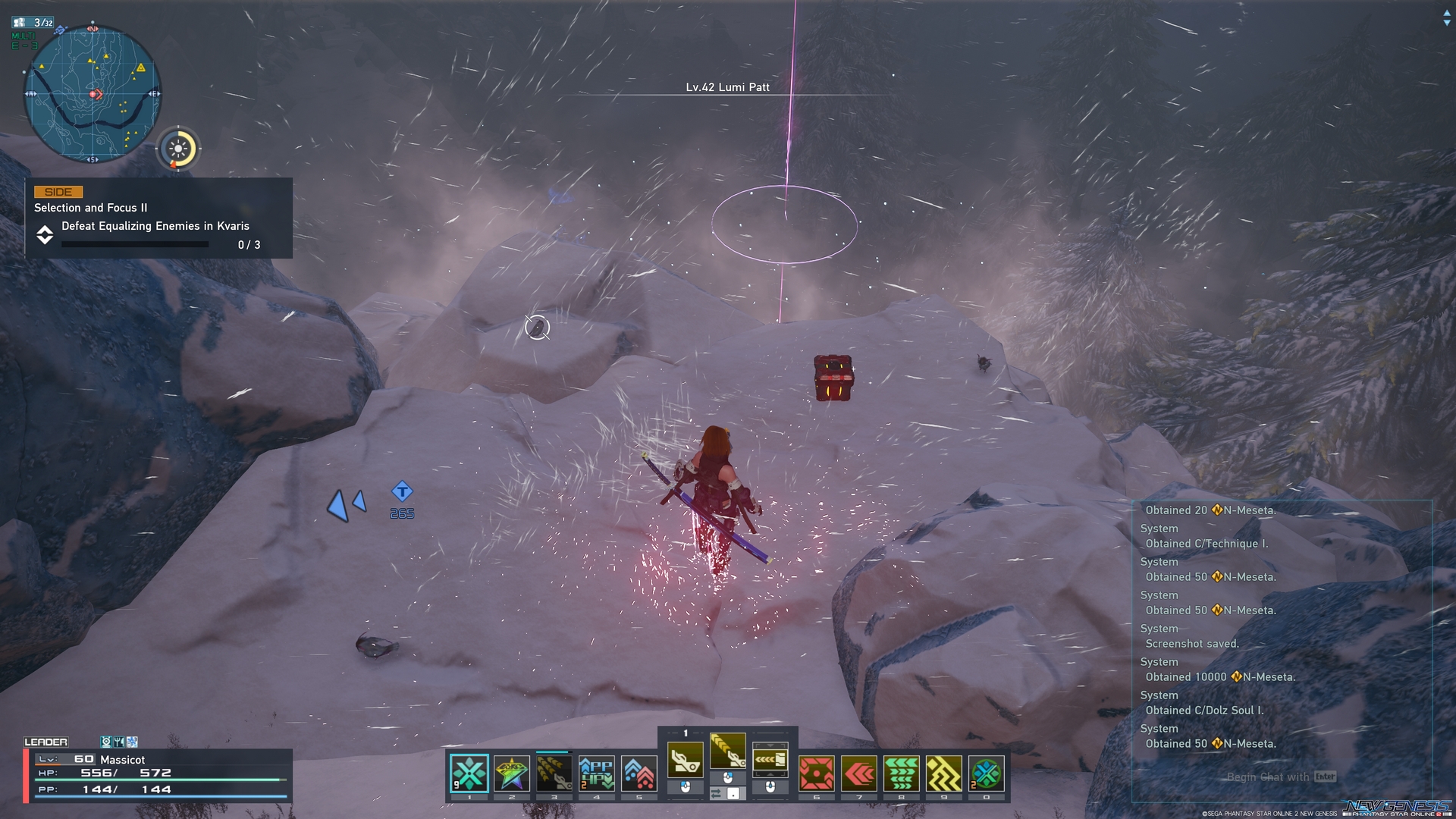Open the circular minimap
This screenshot has width=1456, height=819.
click(x=93, y=94)
